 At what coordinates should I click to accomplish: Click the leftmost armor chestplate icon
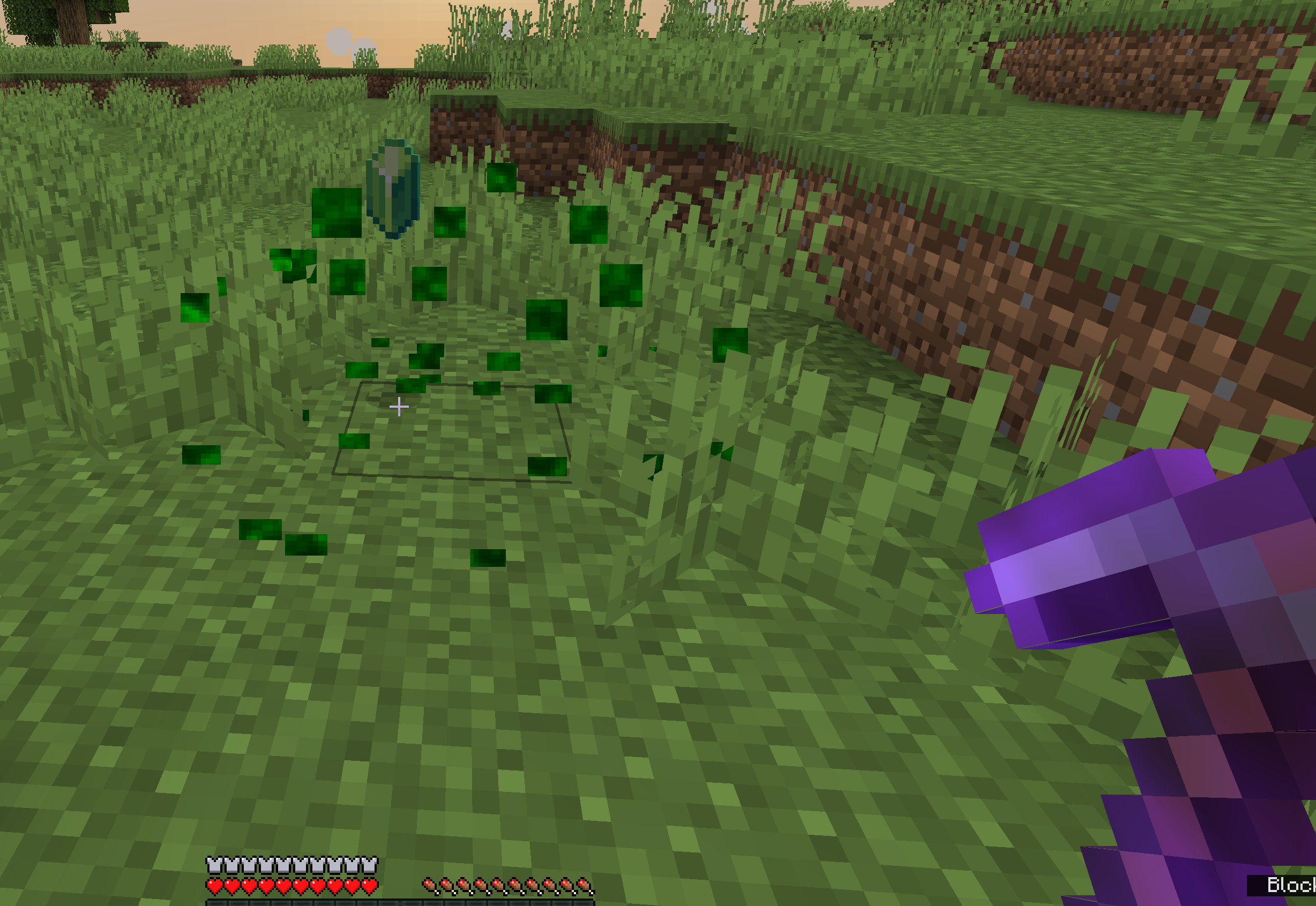point(213,865)
